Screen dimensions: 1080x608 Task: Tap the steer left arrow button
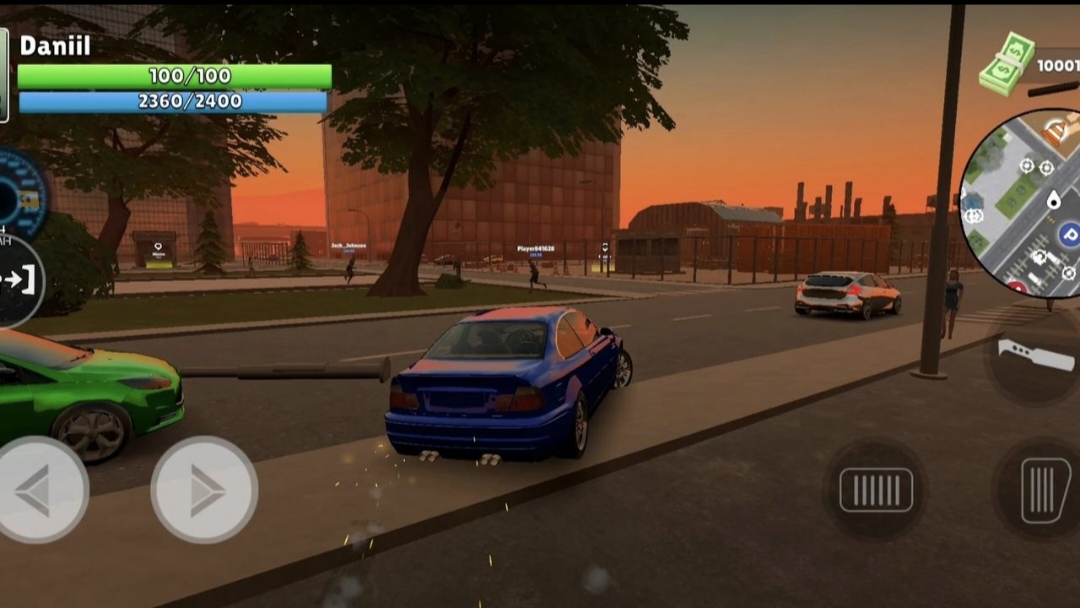(x=40, y=490)
